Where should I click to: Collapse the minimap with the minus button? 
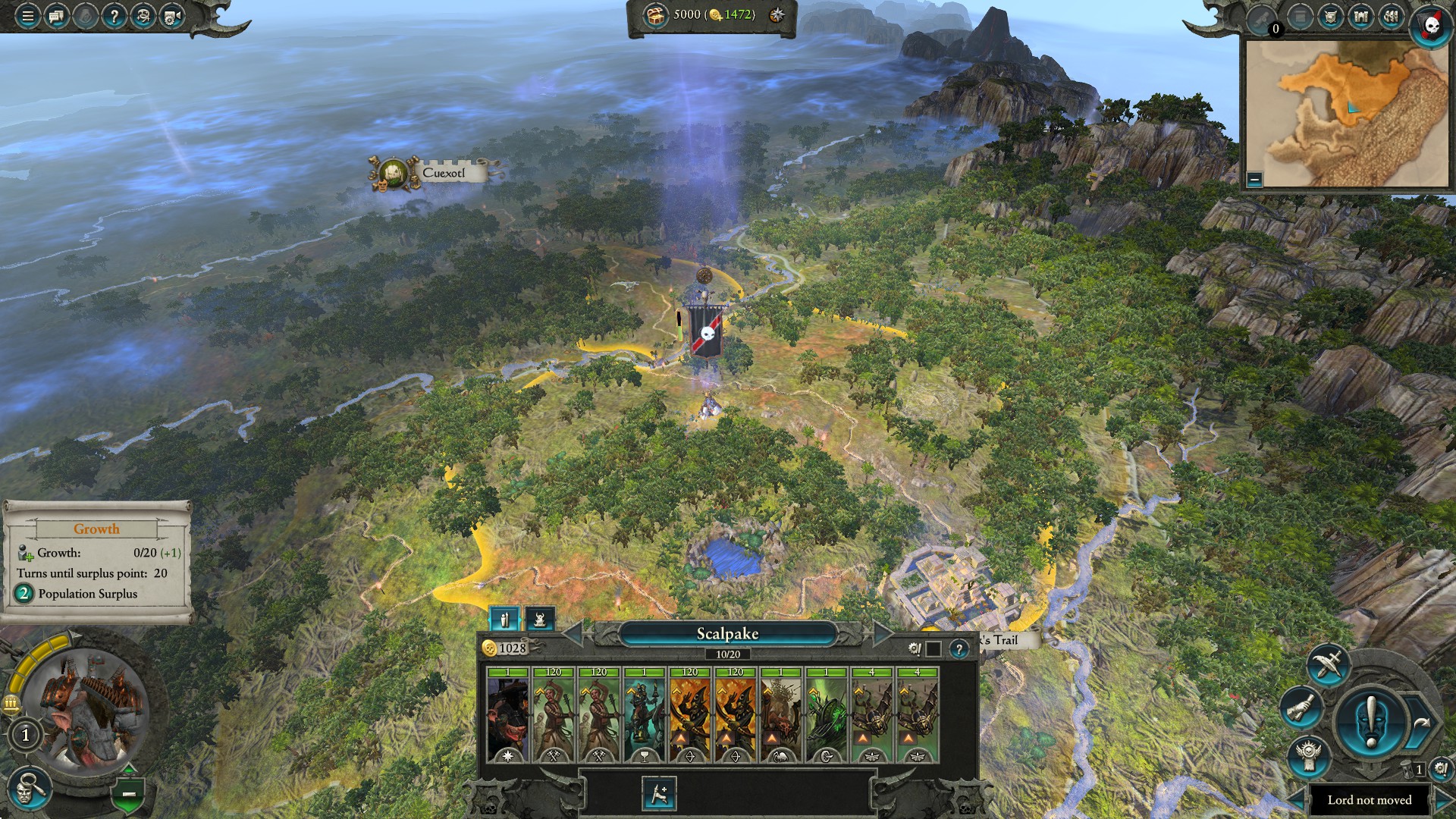tap(1254, 180)
